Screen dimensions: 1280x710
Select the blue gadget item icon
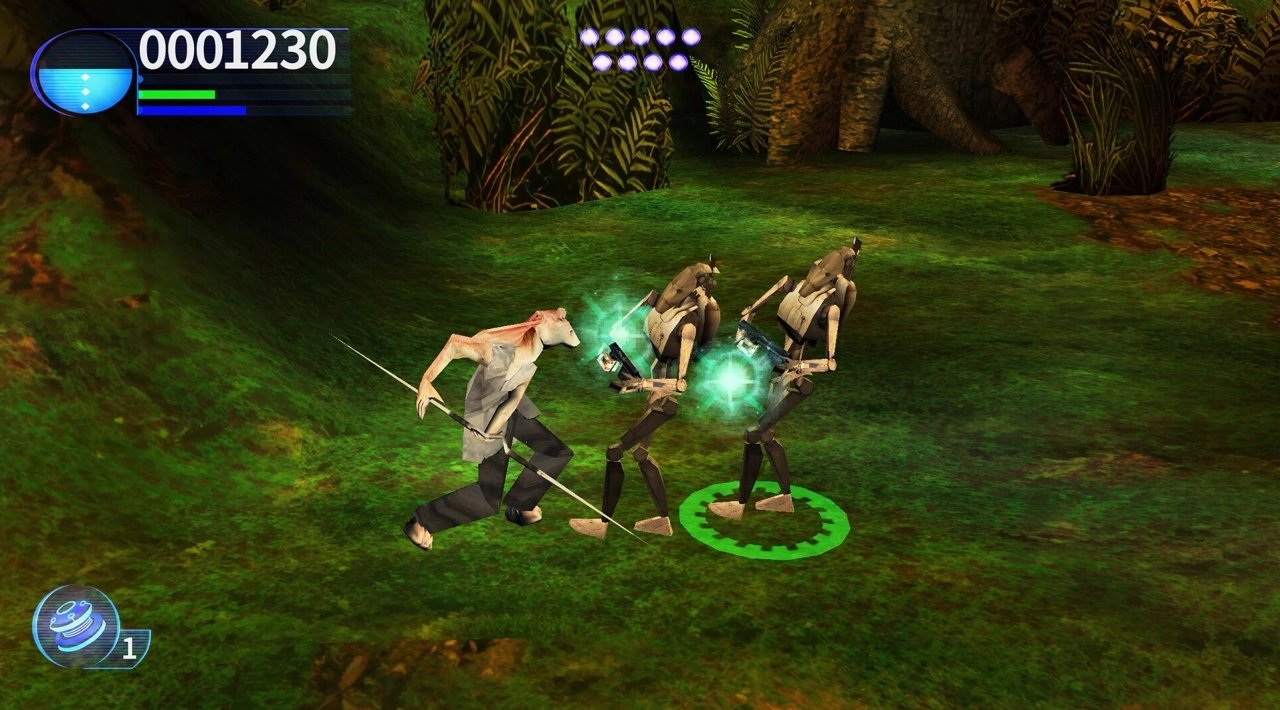(x=76, y=626)
